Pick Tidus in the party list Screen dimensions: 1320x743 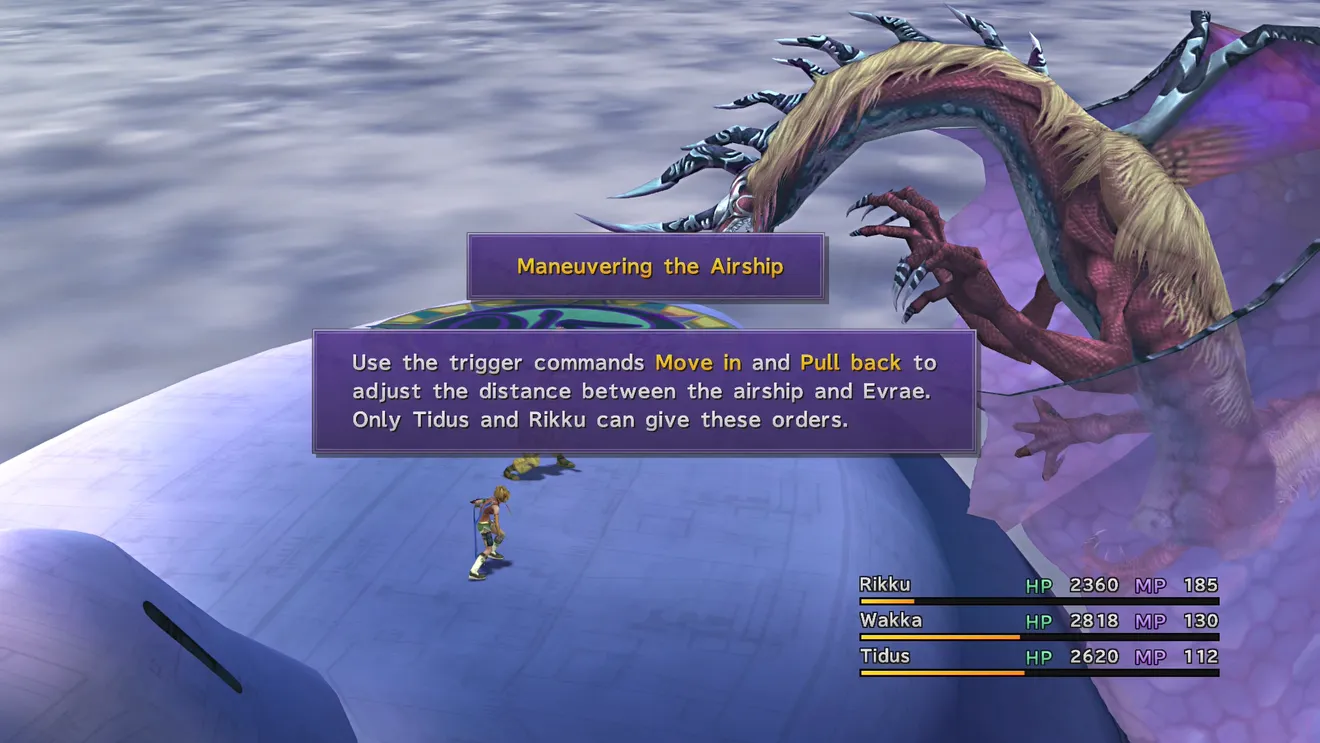[885, 657]
